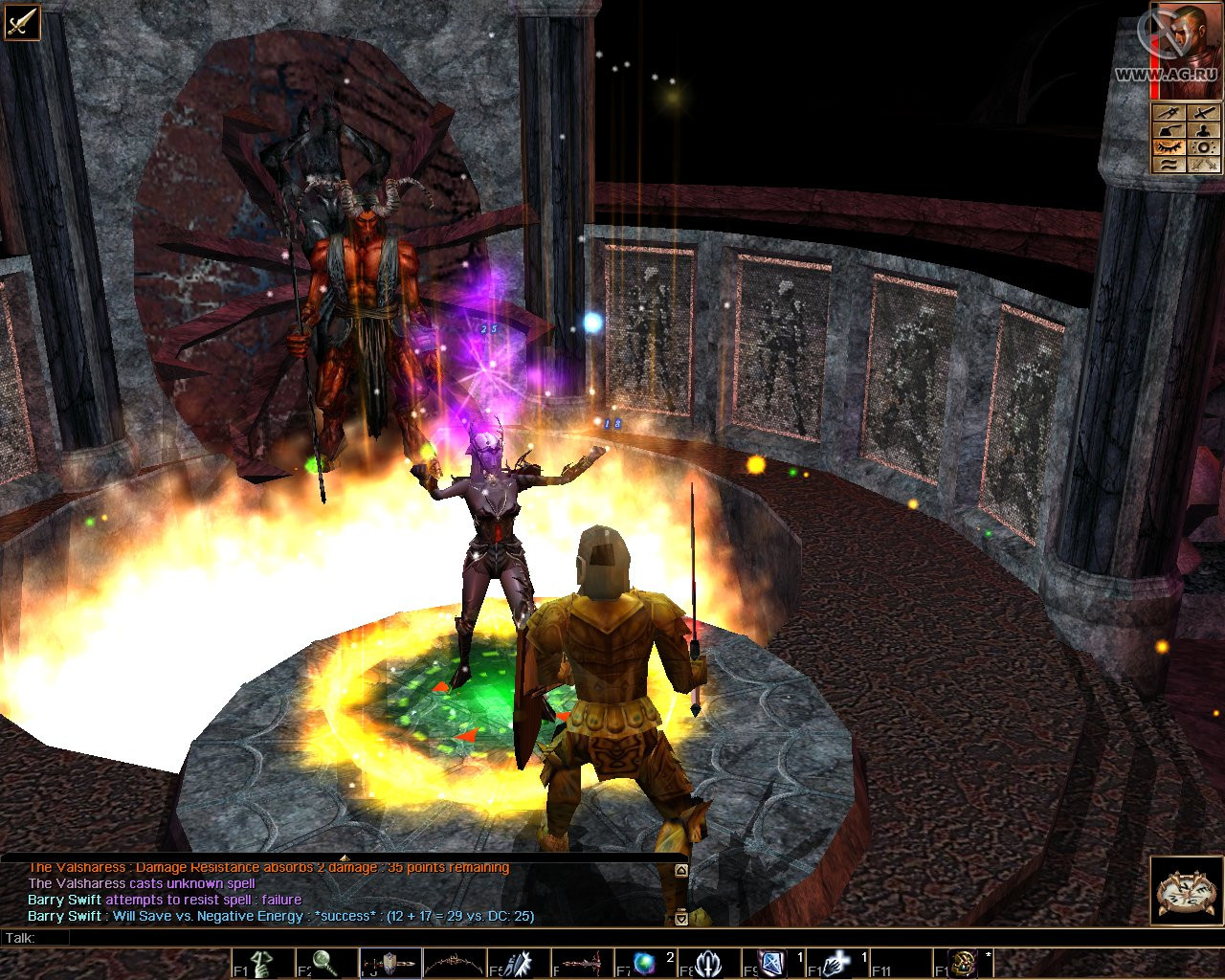Screen dimensions: 1225x980
Task: Activate the white trident emblem quickslot
Action: click(x=709, y=964)
